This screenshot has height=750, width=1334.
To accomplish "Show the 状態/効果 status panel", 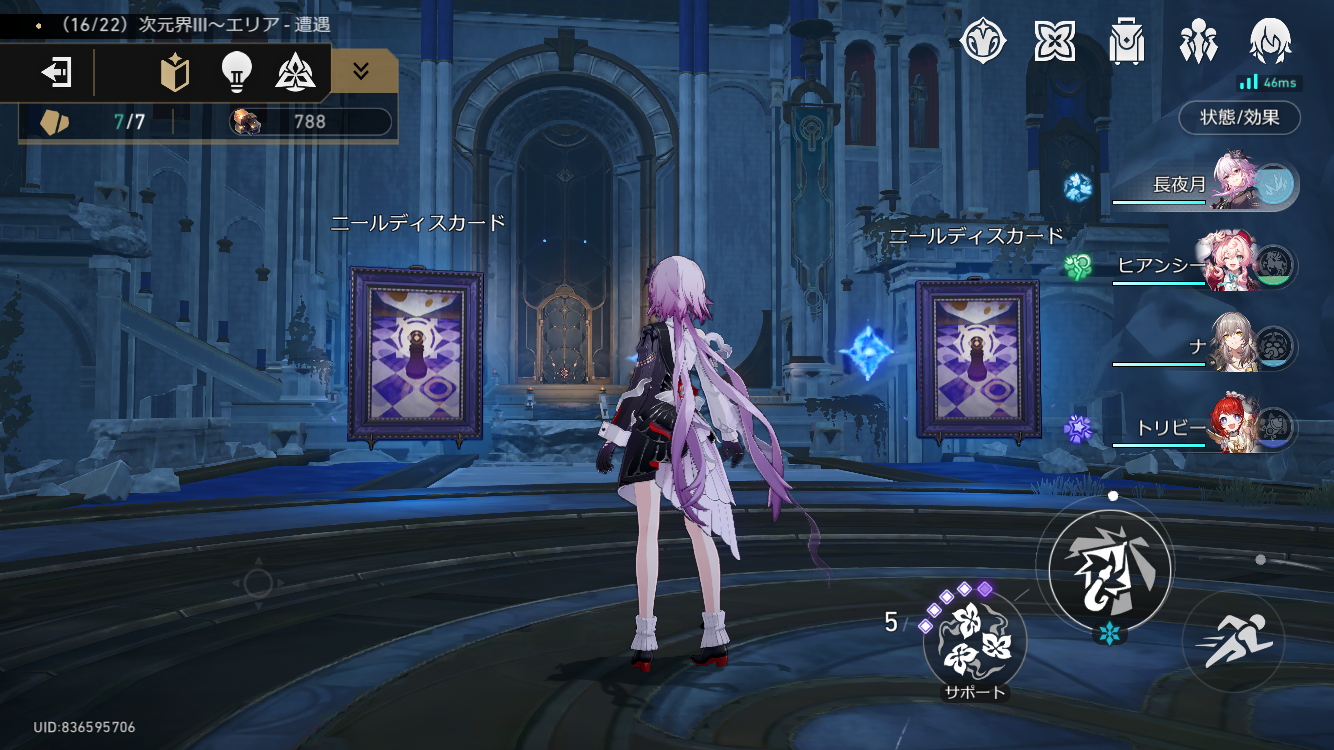I will (x=1240, y=117).
